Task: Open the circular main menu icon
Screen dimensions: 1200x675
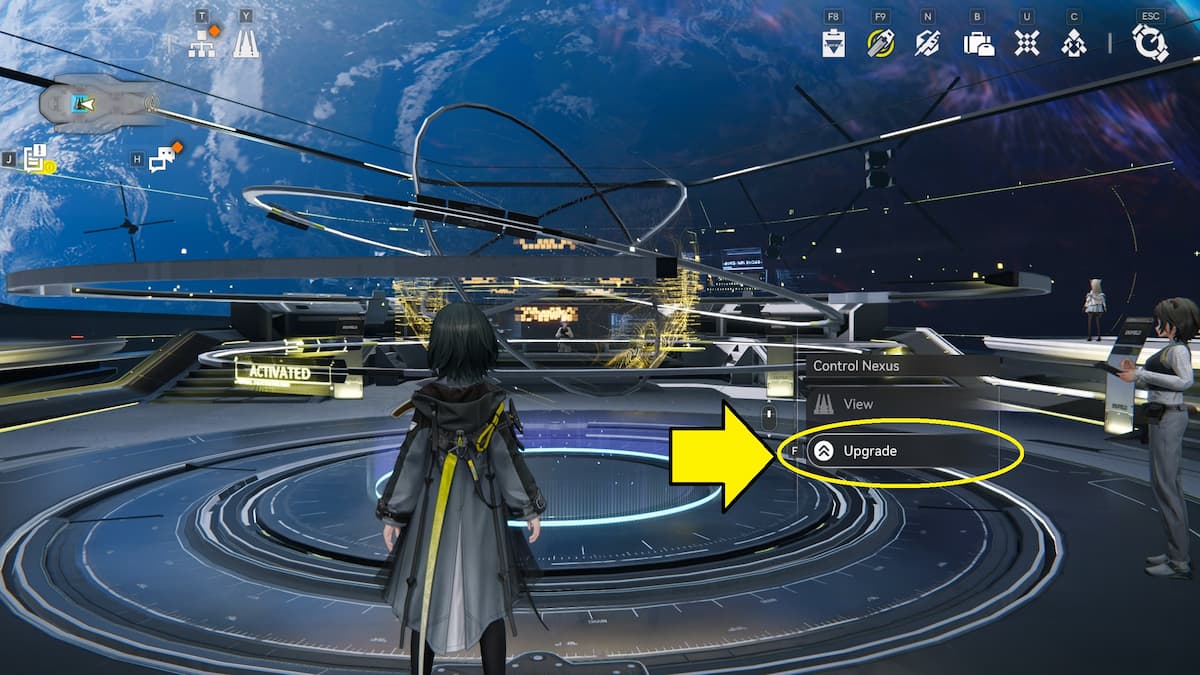Action: click(1150, 43)
